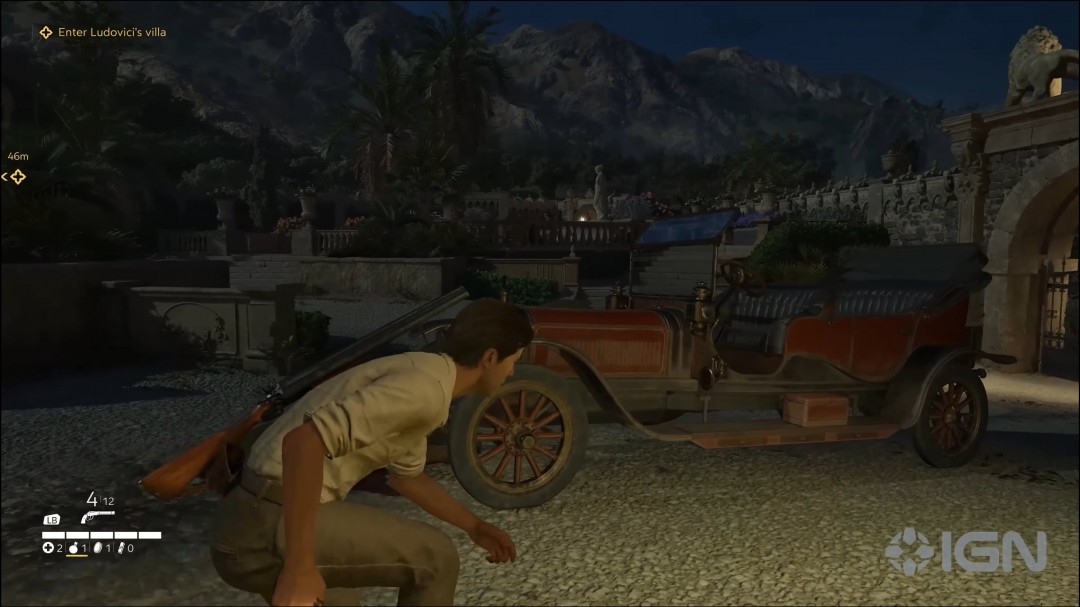Click the 46m objective waypoint marker
The width and height of the screenshot is (1080, 607).
tap(16, 177)
